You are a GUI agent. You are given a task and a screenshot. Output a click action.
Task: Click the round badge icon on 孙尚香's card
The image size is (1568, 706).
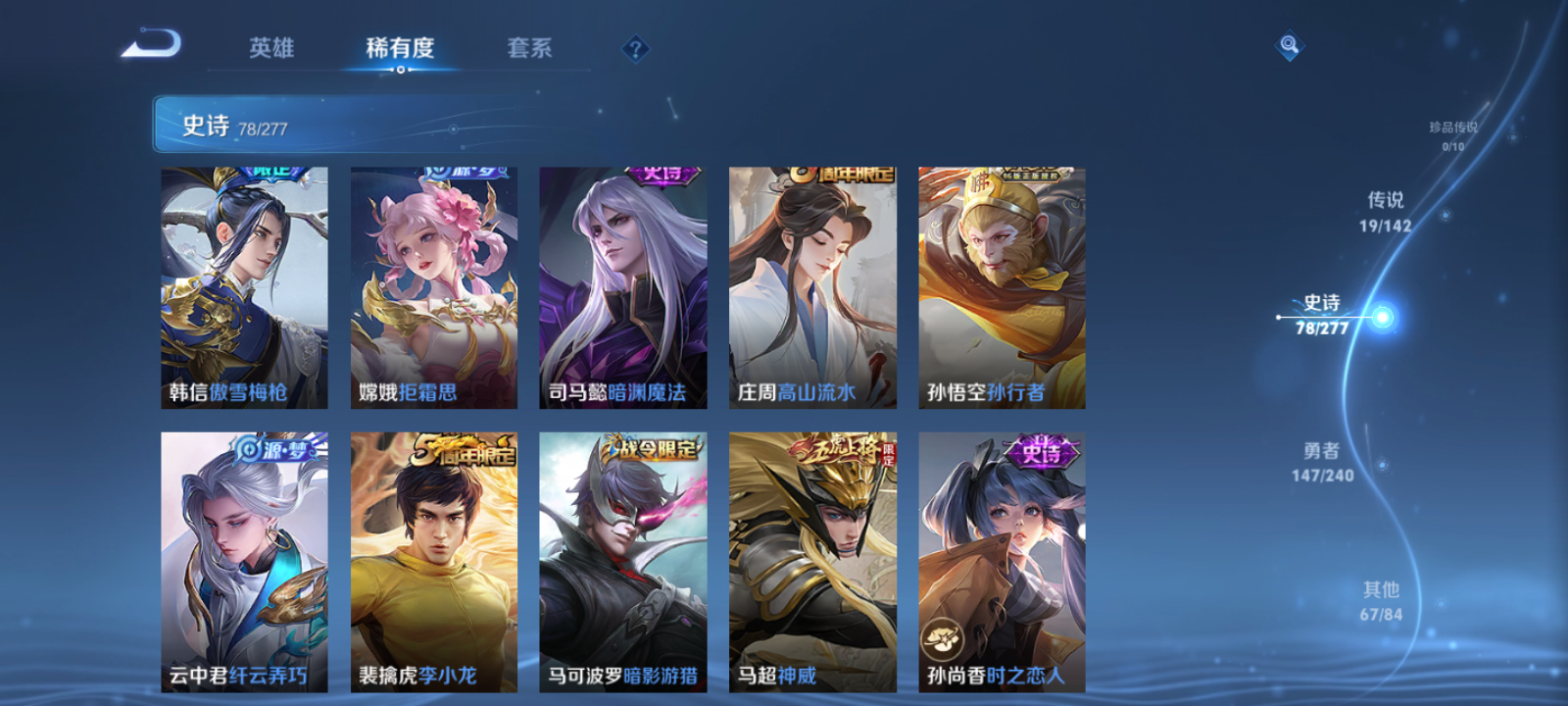[x=944, y=637]
